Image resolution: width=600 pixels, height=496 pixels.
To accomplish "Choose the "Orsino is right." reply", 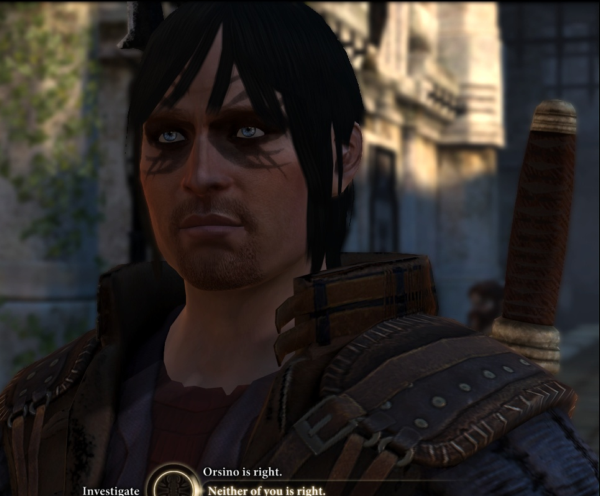I will [x=241, y=473].
